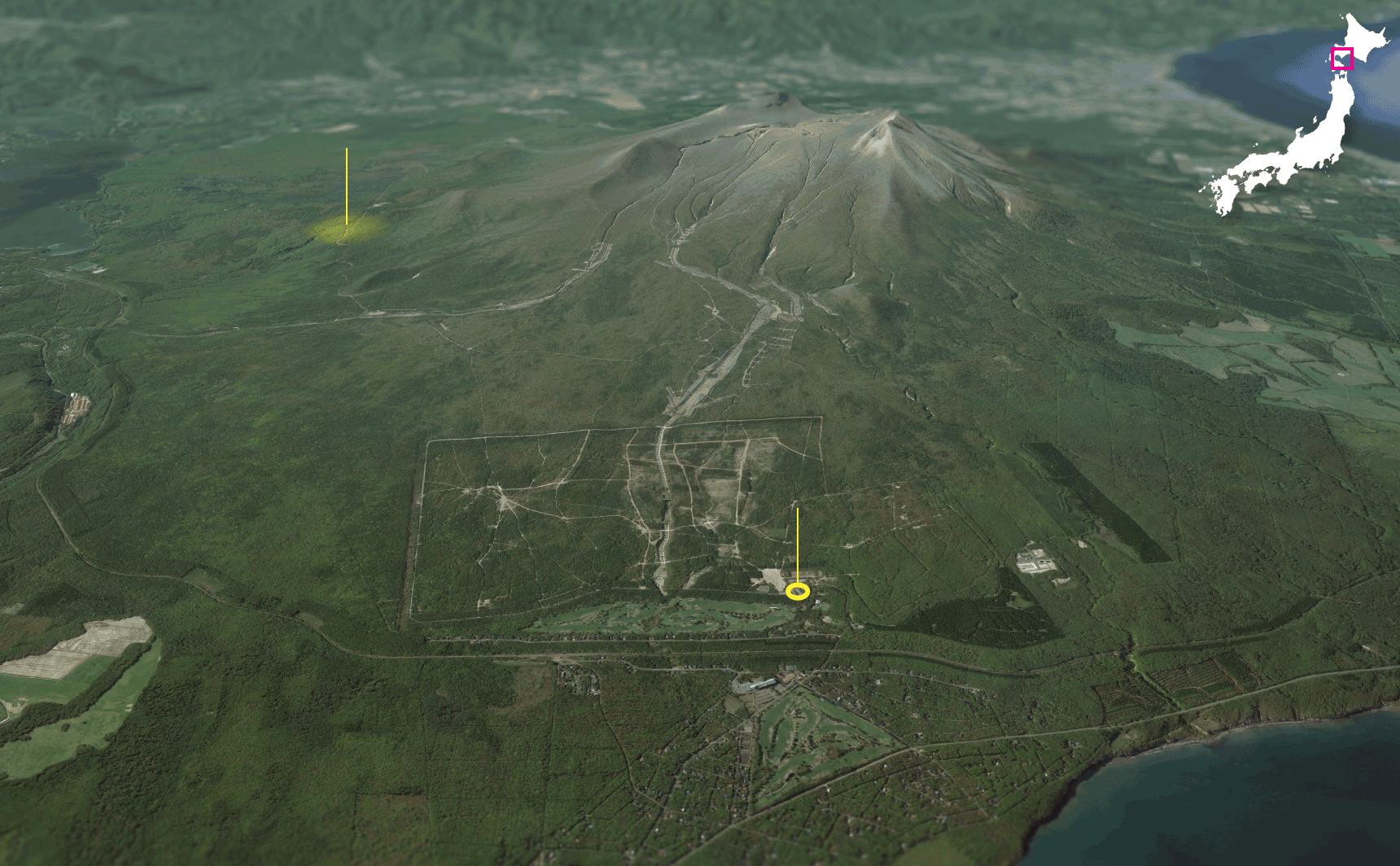The width and height of the screenshot is (1400, 866).
Task: Choose the glowing yellow spot marker
Action: coord(348,229)
